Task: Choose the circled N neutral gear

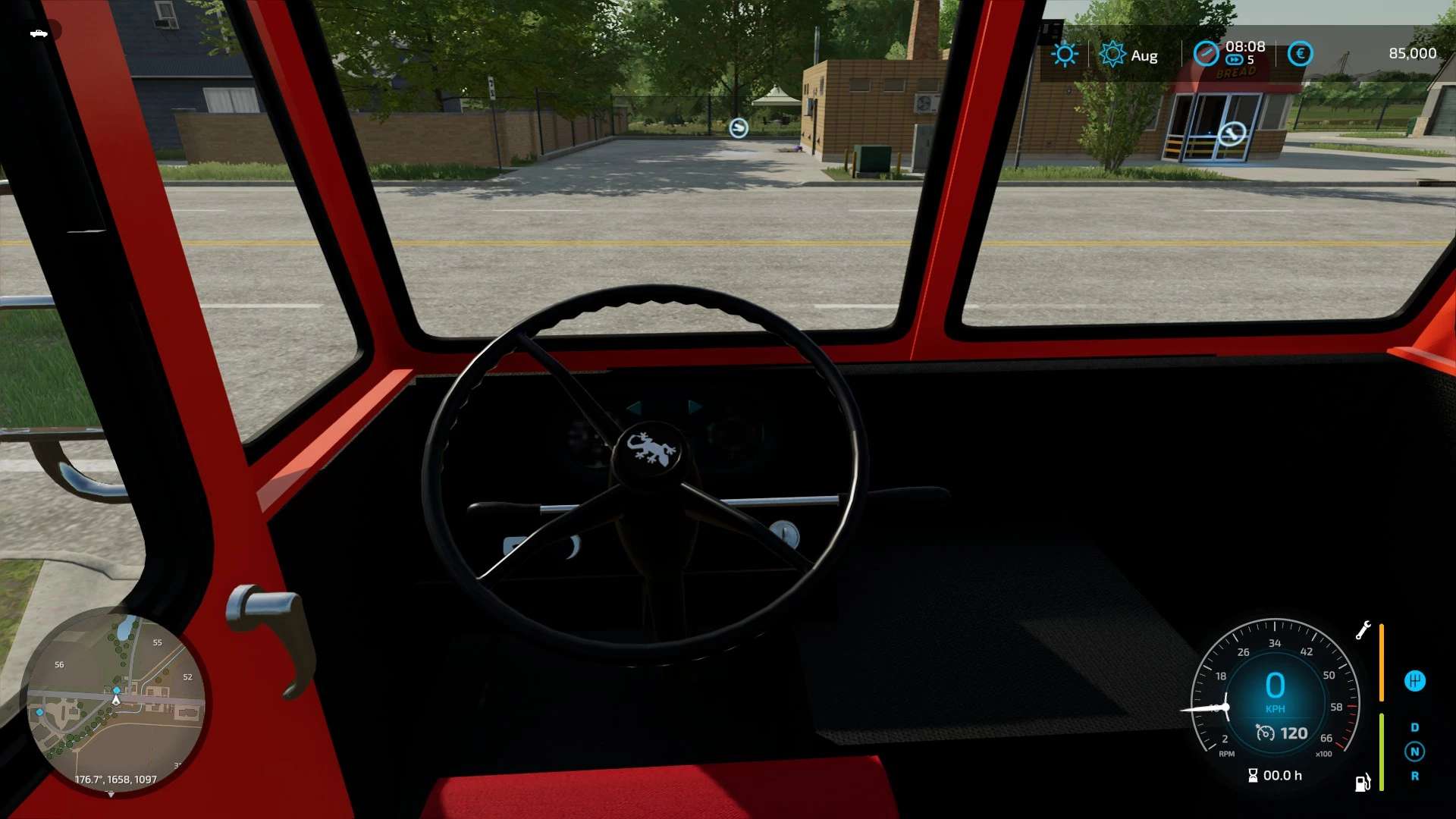Action: [1414, 752]
